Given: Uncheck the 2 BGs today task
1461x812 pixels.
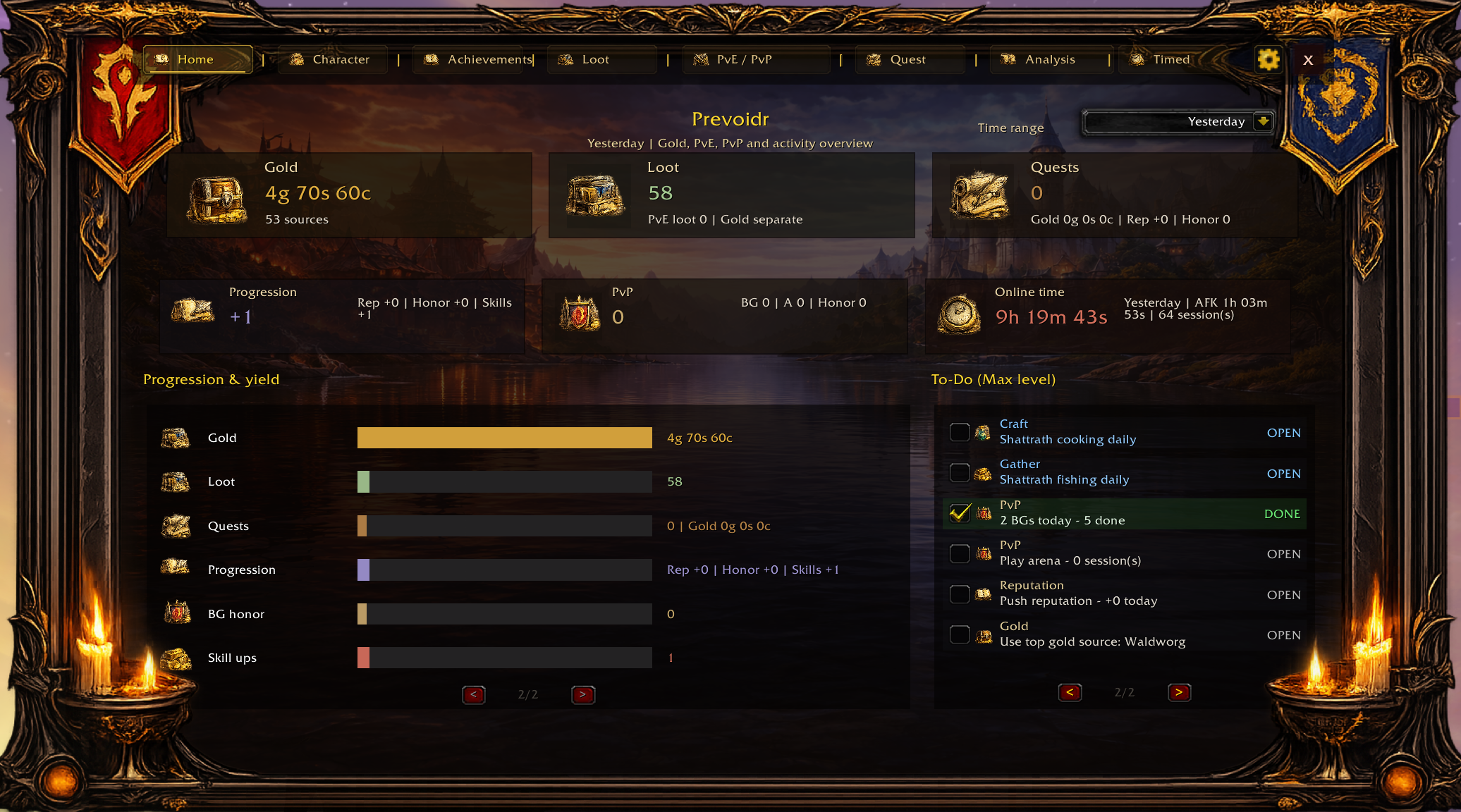Looking at the screenshot, I should [x=960, y=513].
